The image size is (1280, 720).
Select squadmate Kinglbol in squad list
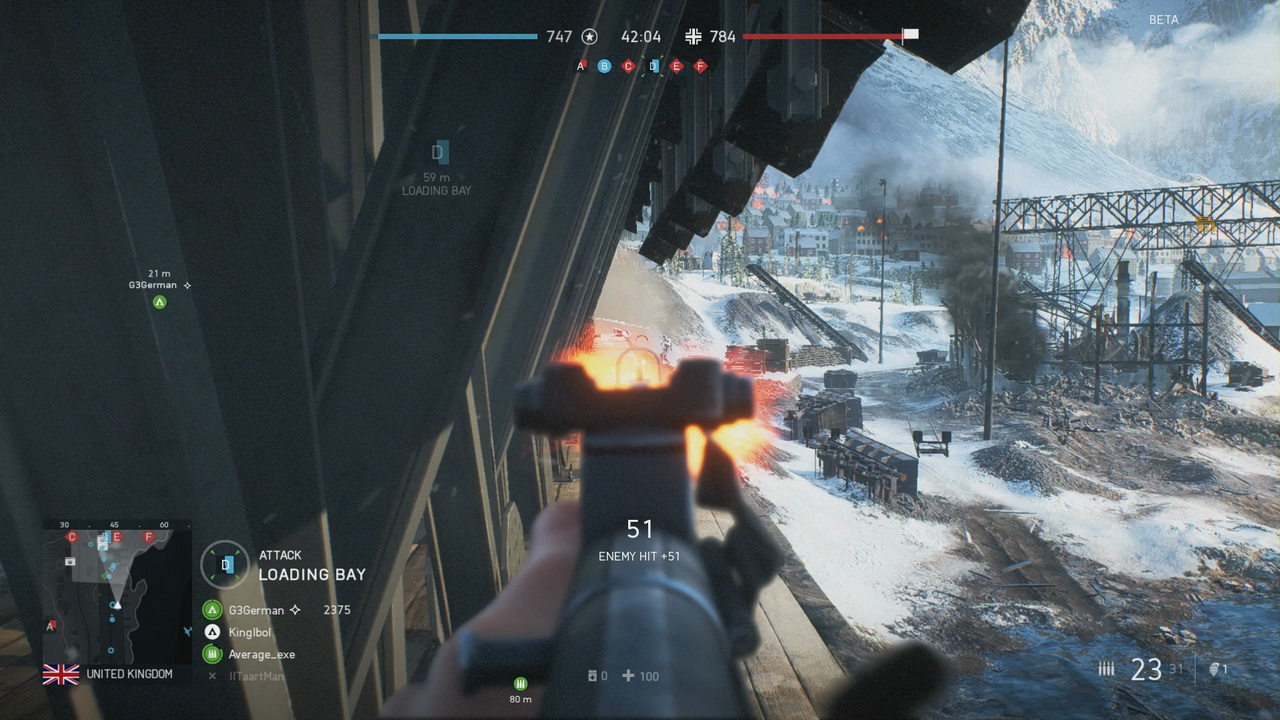coord(248,632)
